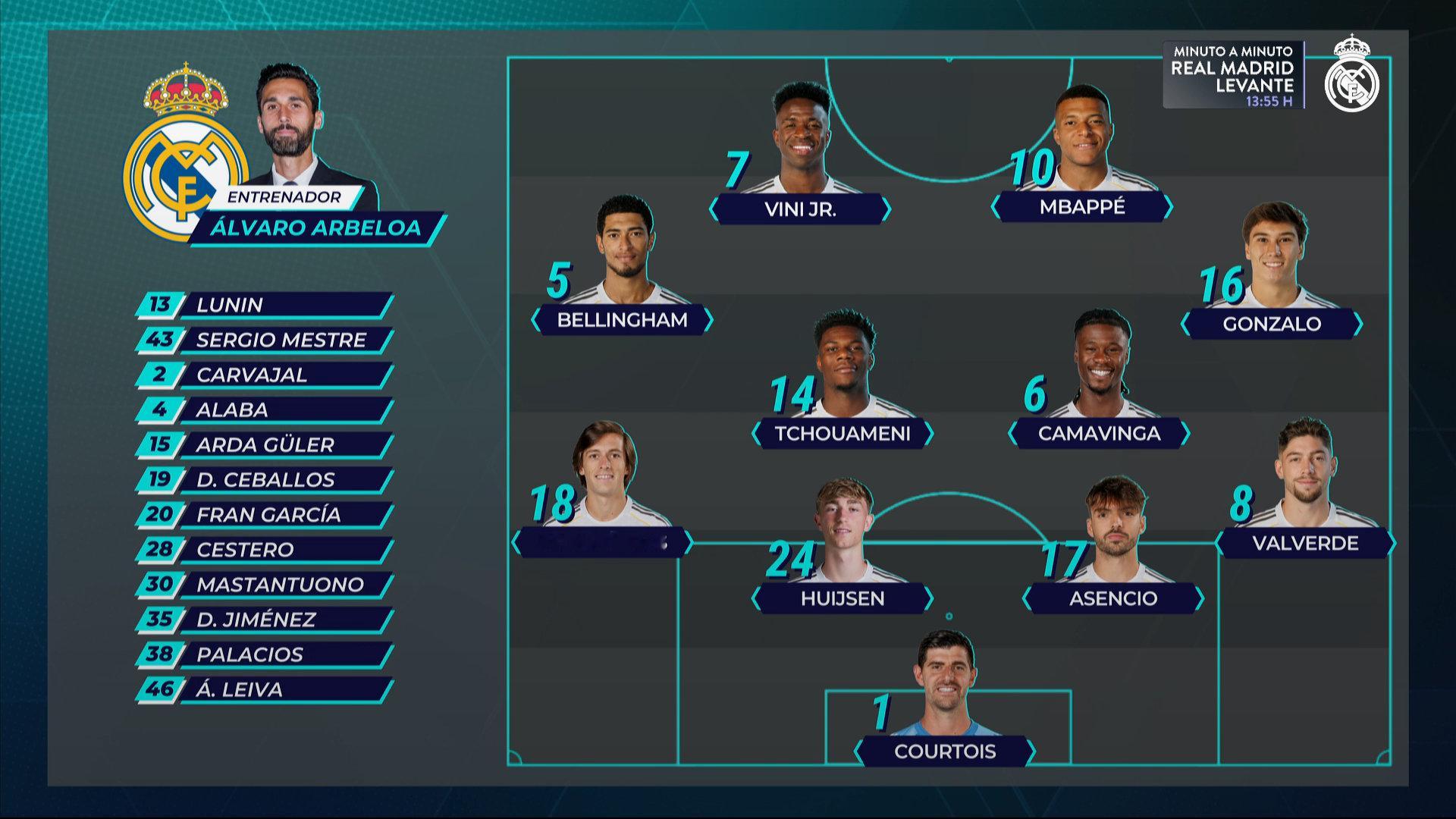Select Courtois in the goalkeeper spot
1456x819 pixels.
point(944,751)
